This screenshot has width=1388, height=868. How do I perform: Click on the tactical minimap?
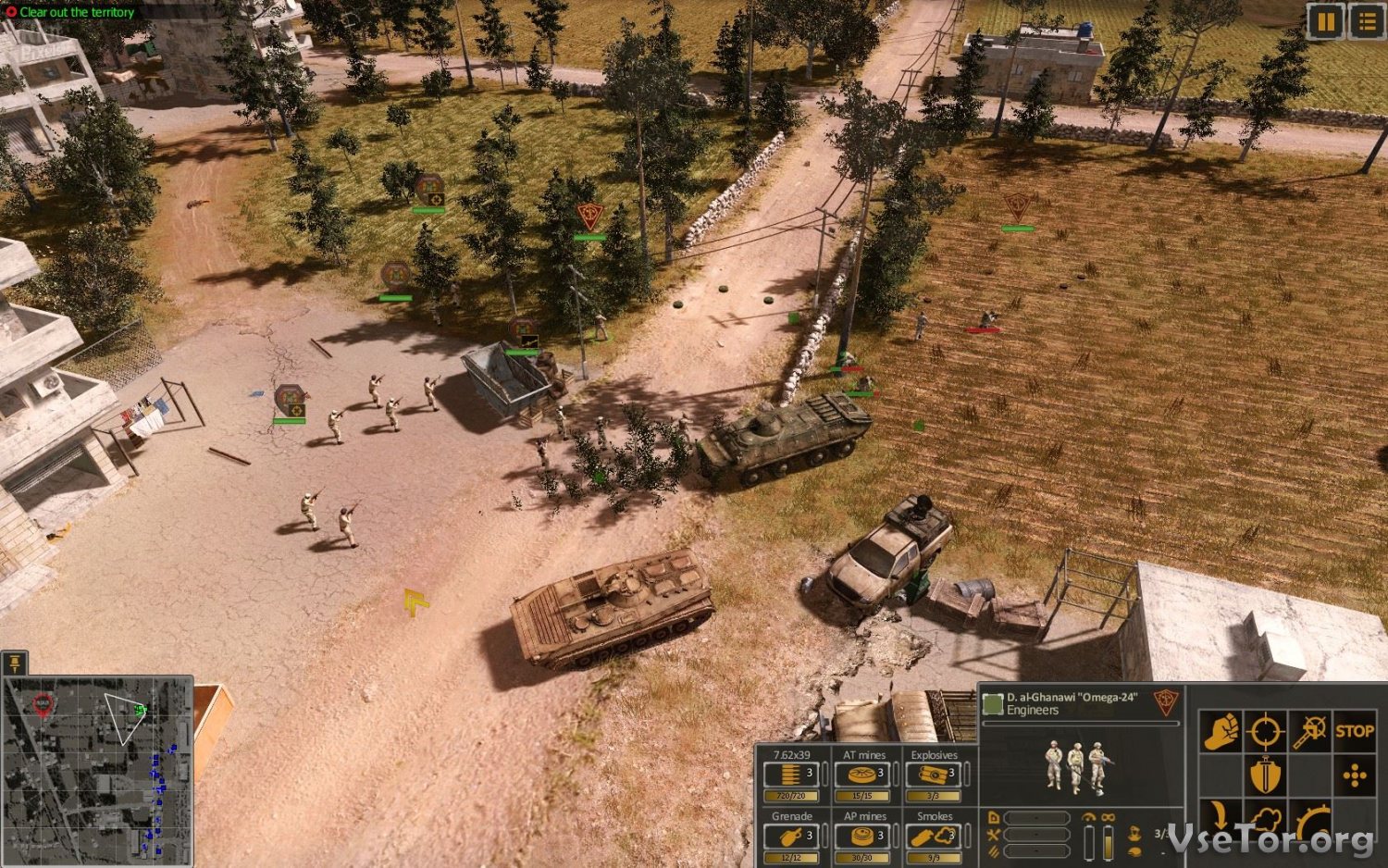tap(97, 770)
